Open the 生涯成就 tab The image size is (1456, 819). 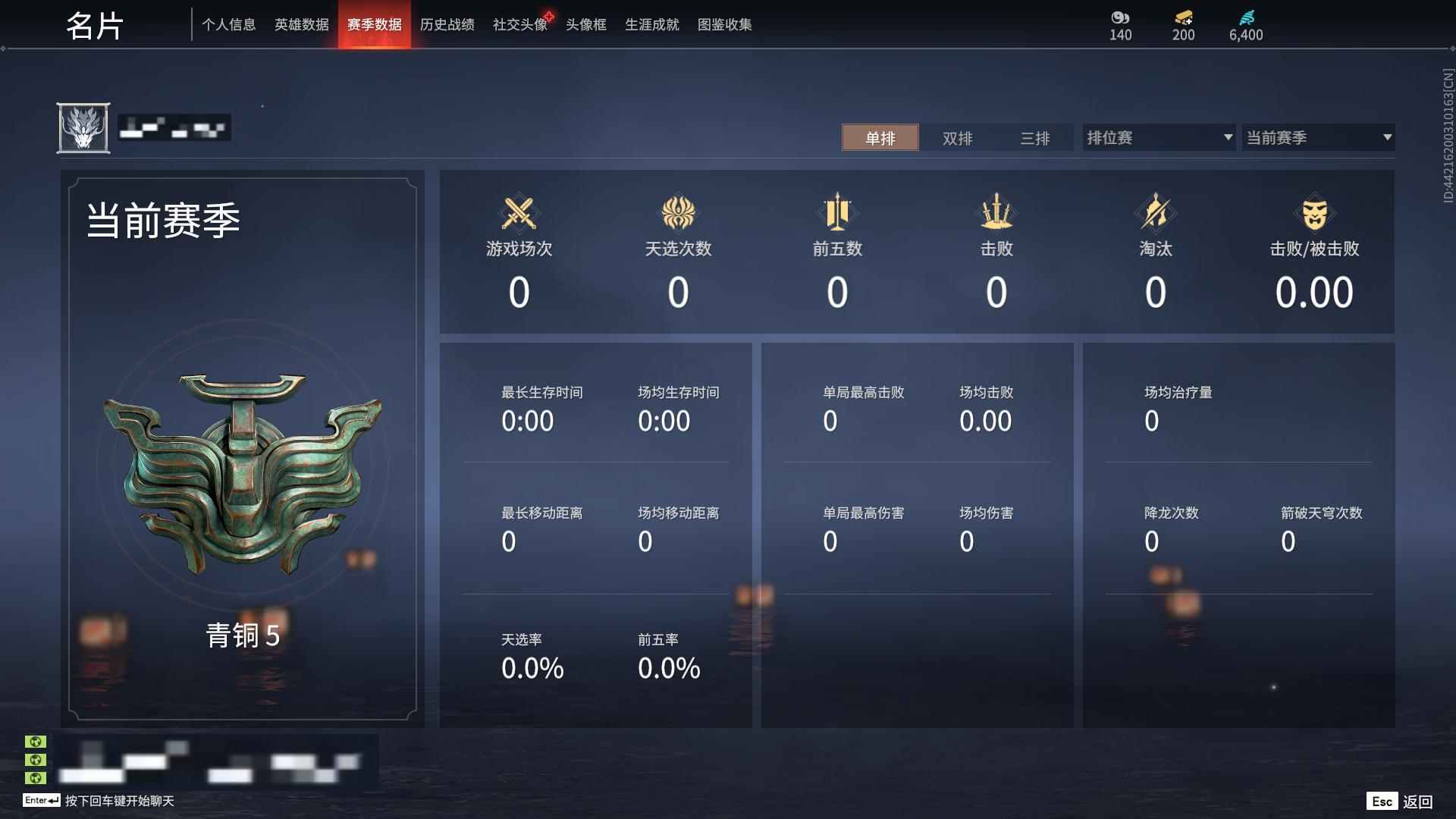click(x=651, y=24)
